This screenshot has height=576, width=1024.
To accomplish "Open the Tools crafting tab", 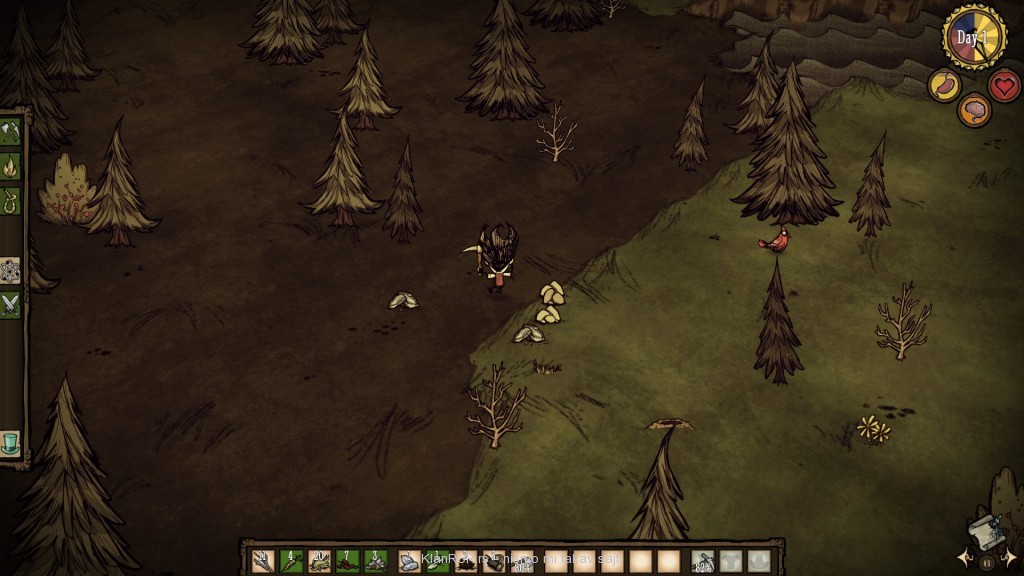I will 10,132.
